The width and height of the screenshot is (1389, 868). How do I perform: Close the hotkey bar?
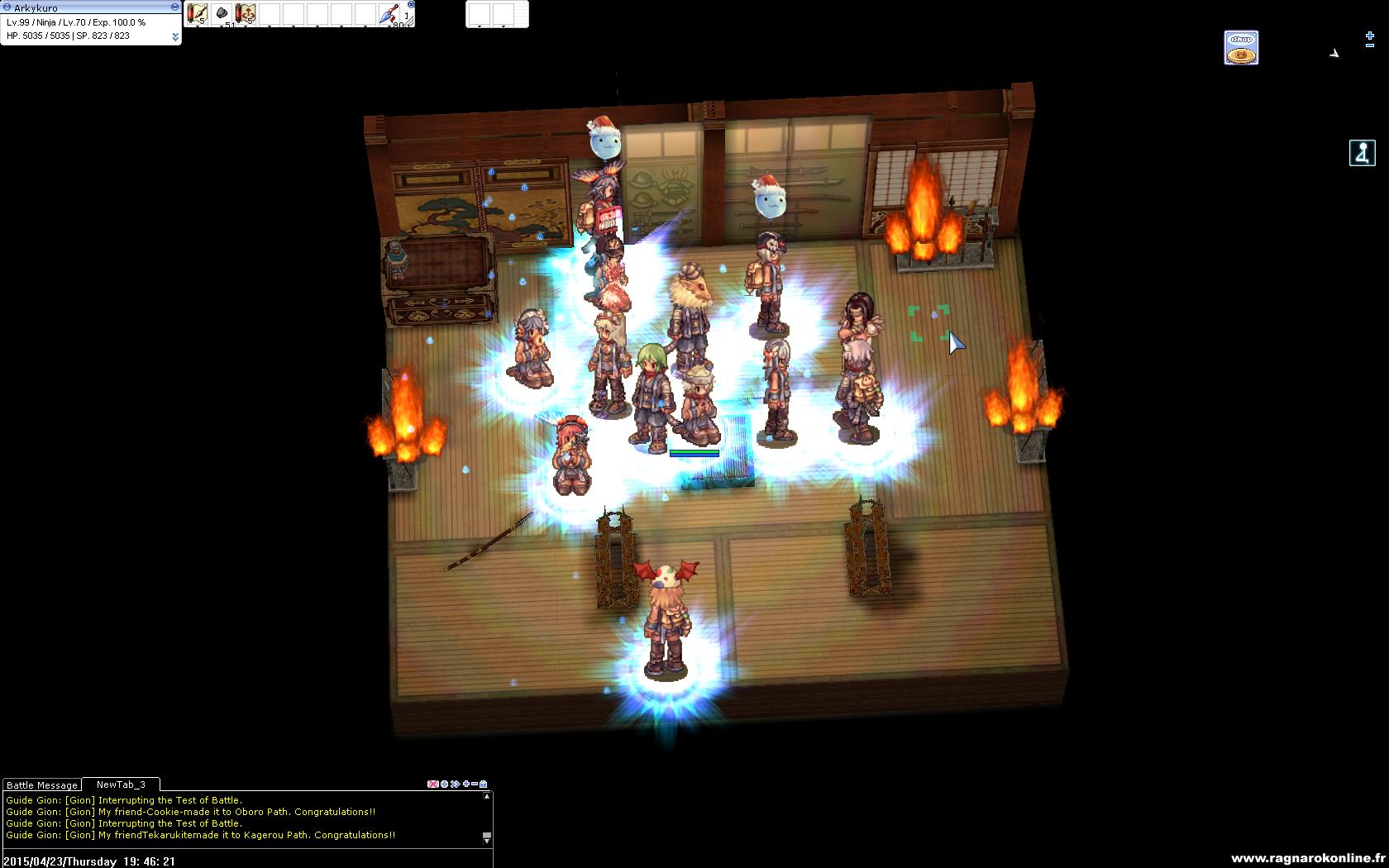(411, 5)
